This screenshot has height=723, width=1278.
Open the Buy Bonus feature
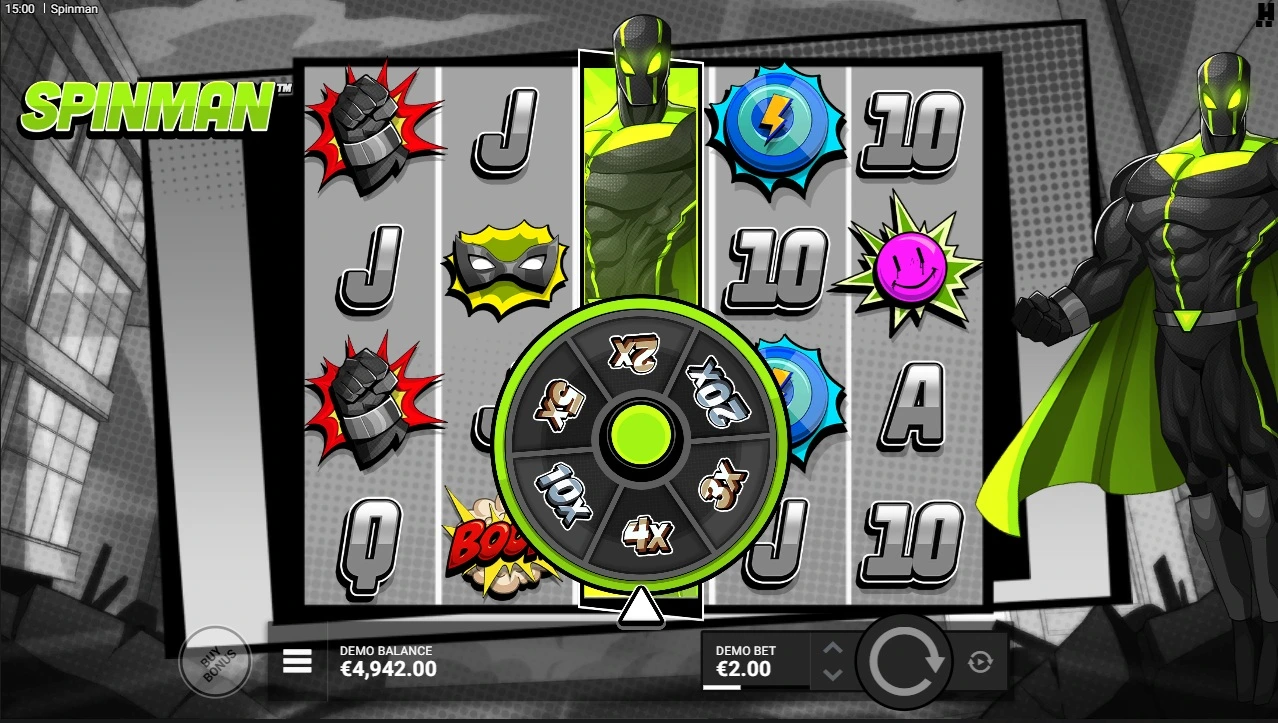213,660
